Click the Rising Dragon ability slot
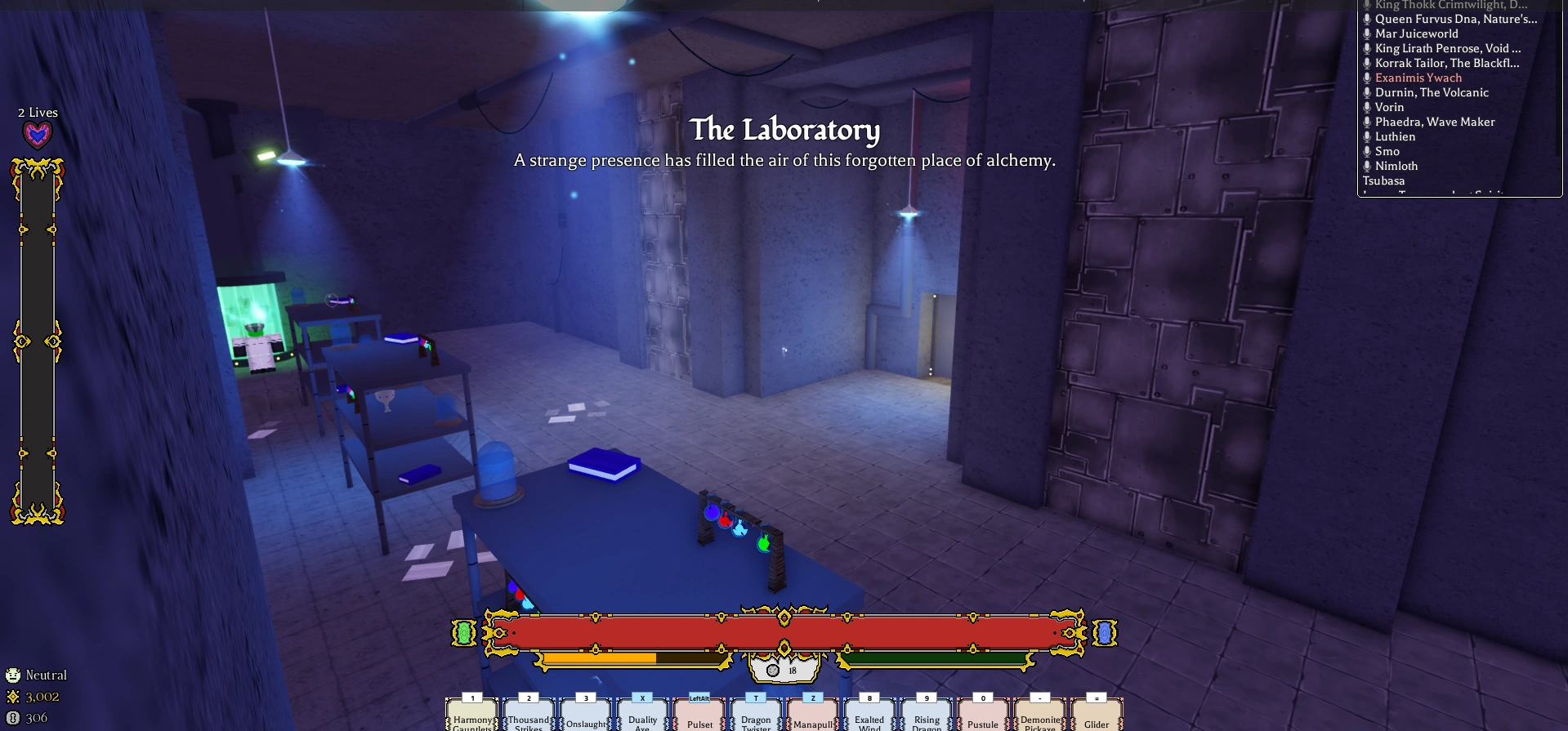 (927, 717)
